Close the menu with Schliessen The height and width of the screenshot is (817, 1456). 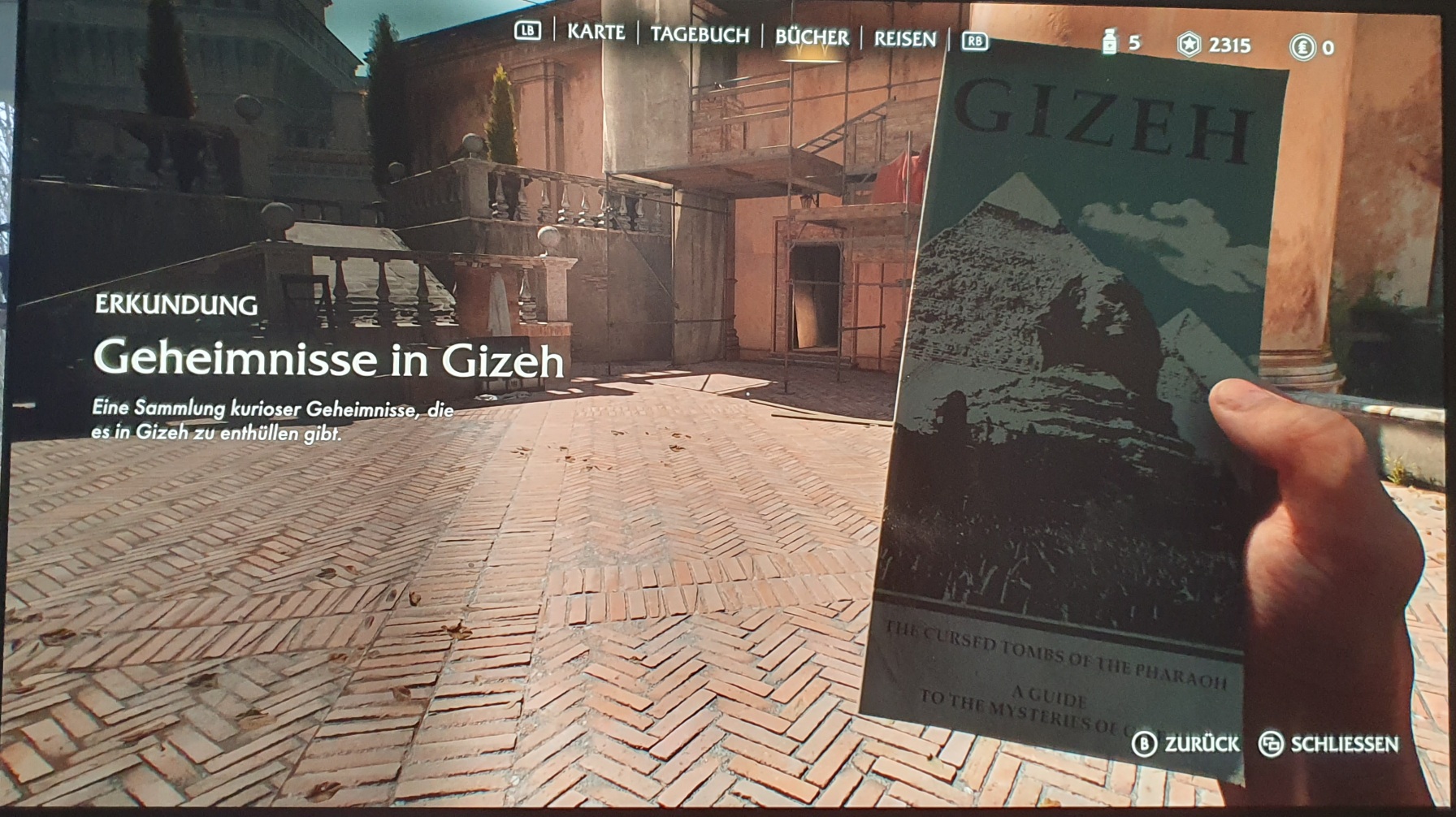point(1328,744)
